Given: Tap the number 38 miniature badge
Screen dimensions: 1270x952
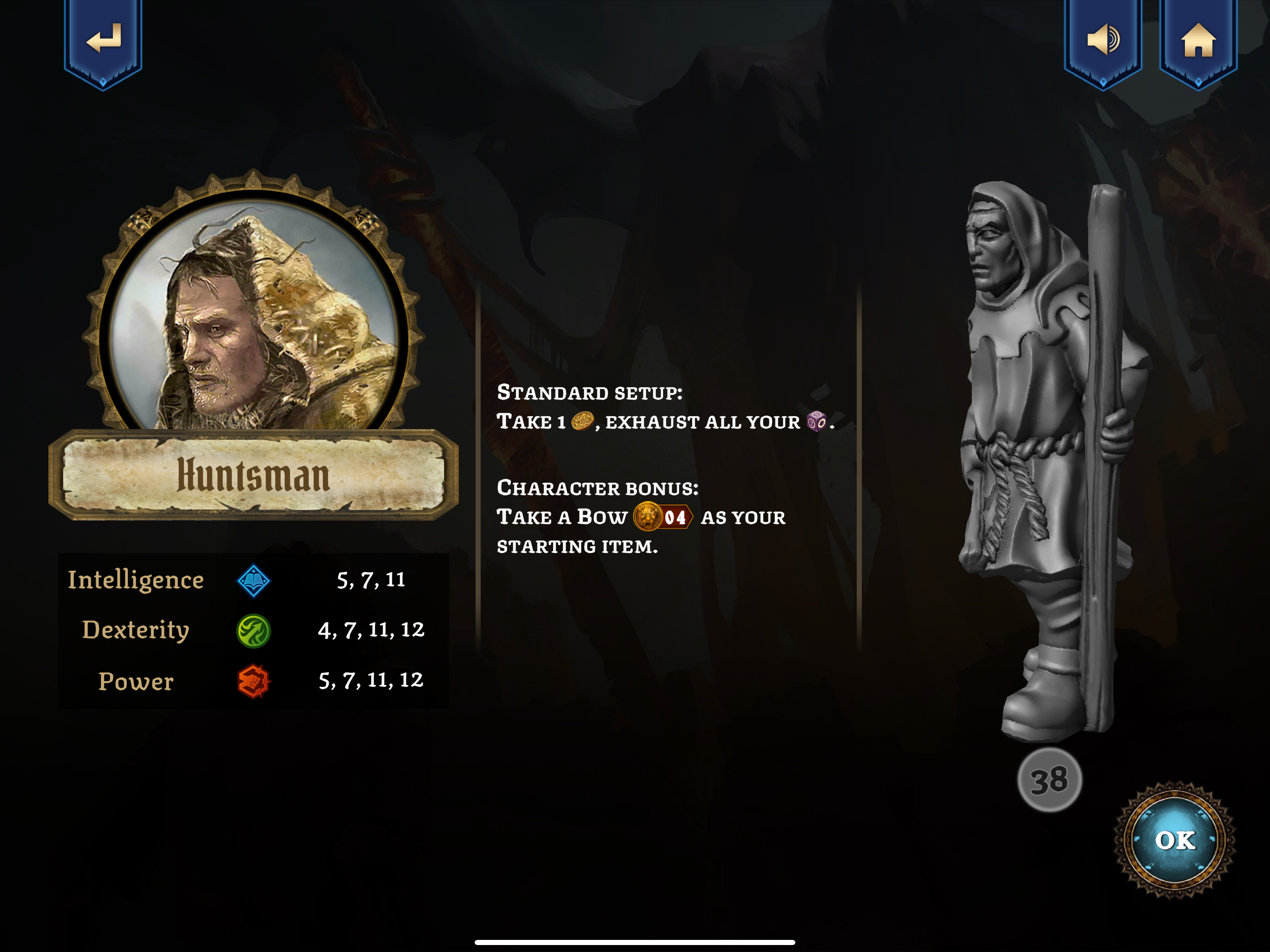Looking at the screenshot, I should [x=1049, y=780].
